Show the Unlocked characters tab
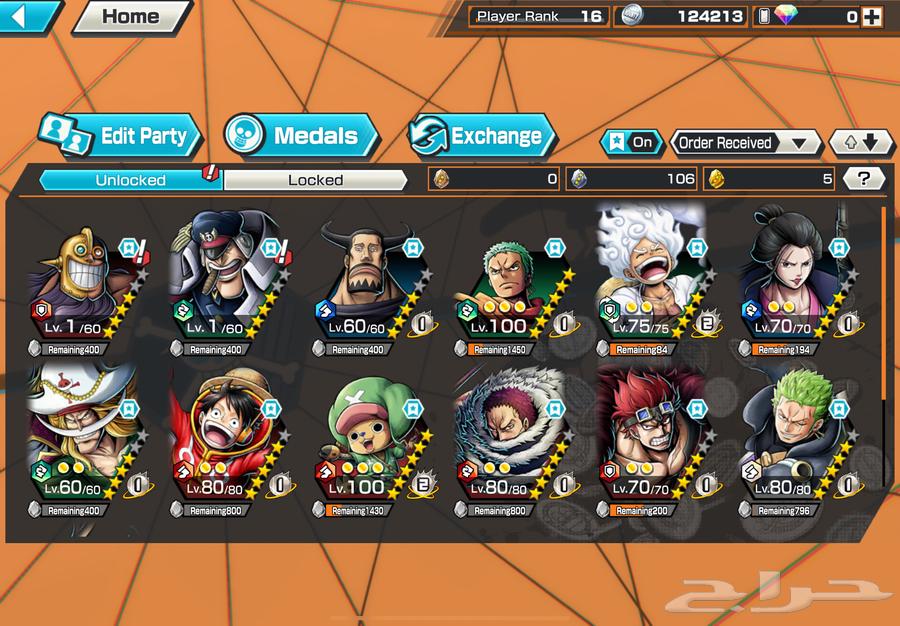This screenshot has width=900, height=626. [130, 180]
